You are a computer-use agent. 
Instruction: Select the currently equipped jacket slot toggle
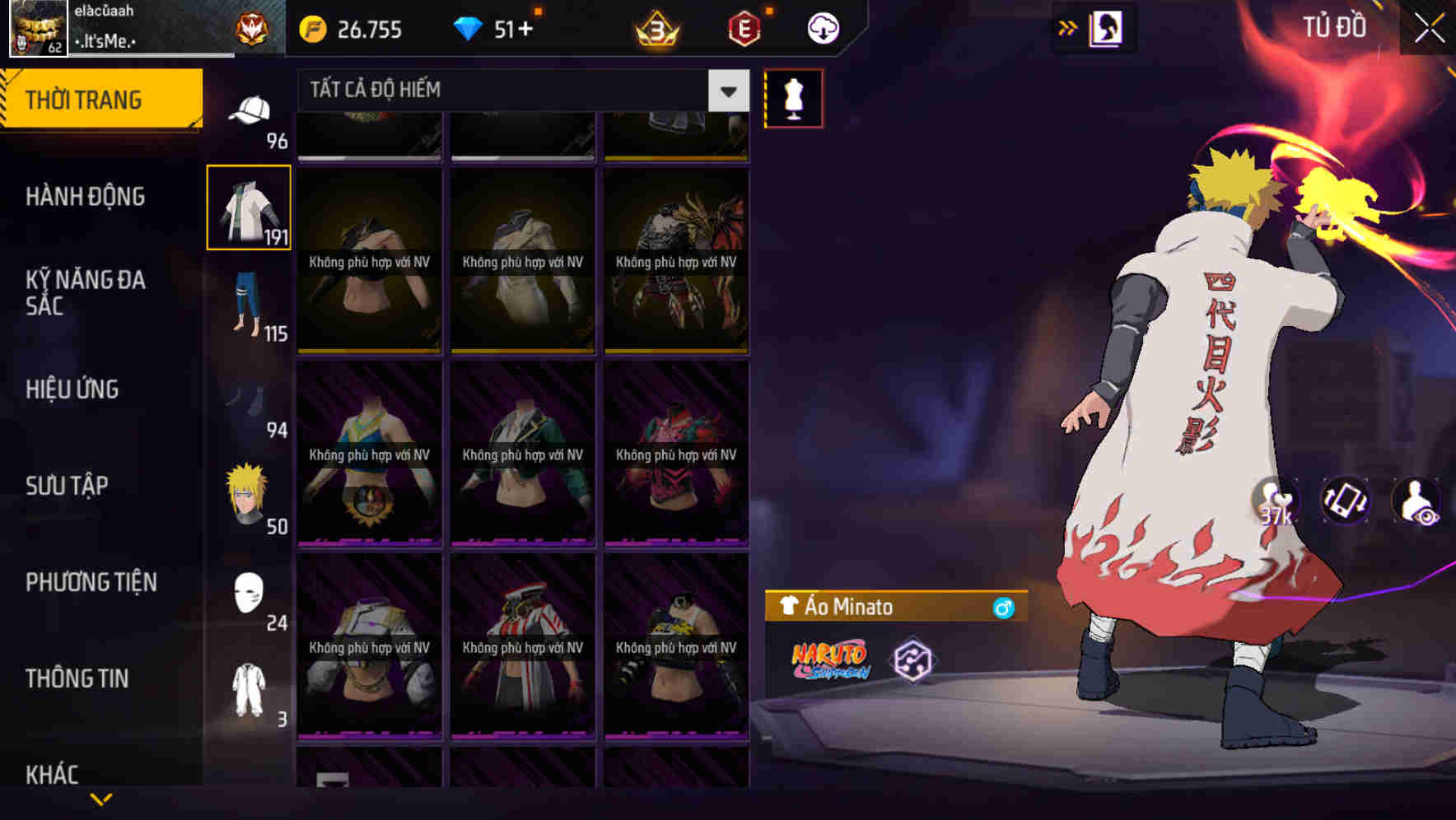(x=249, y=206)
